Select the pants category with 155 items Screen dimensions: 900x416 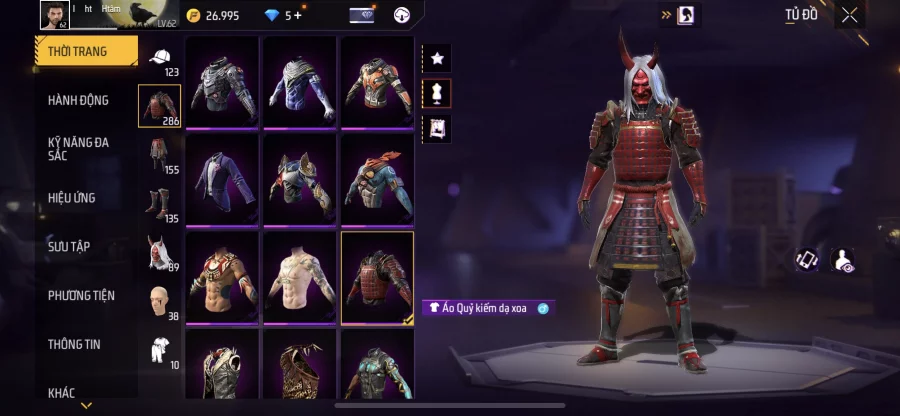(160, 155)
